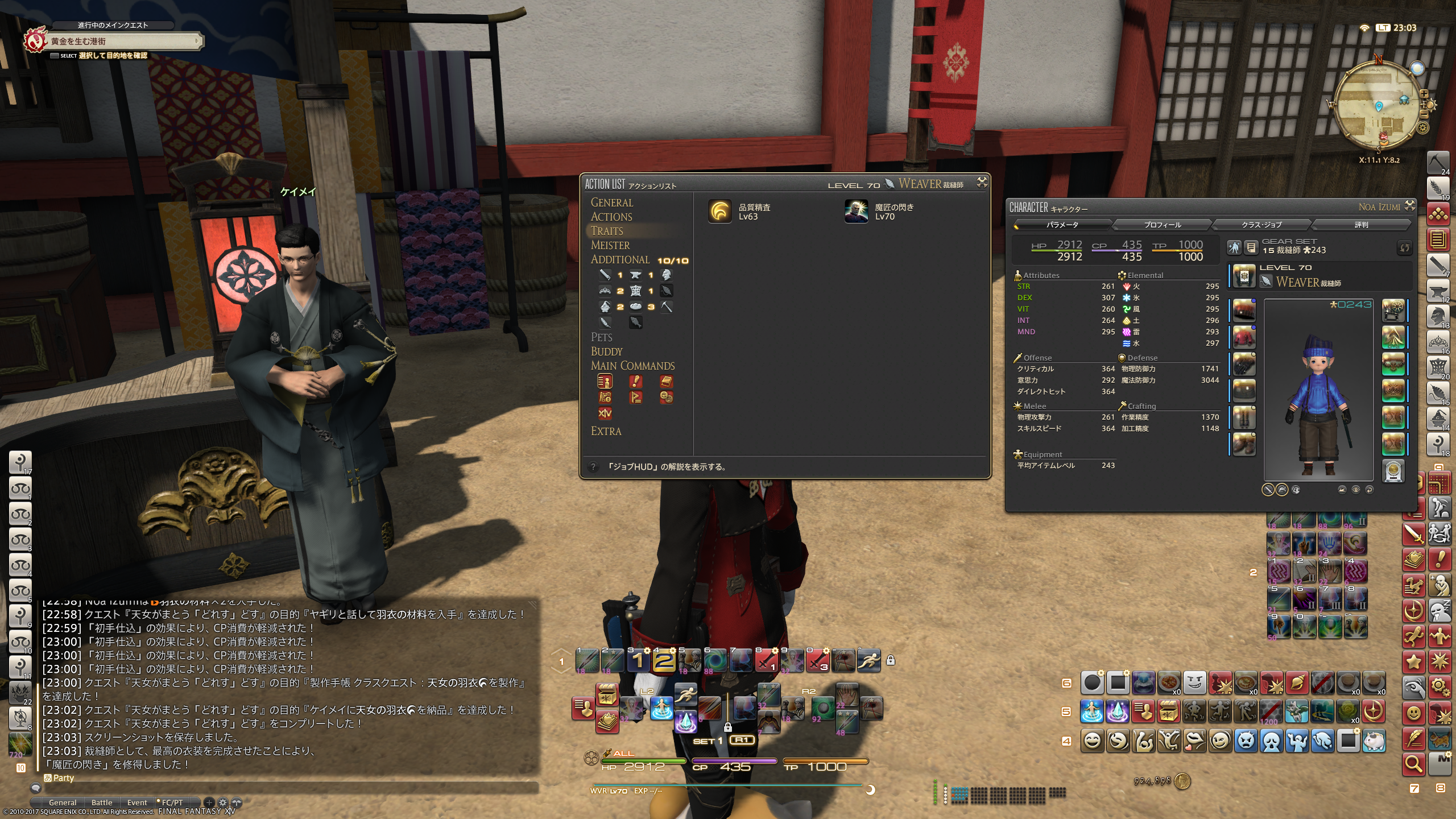Open the Event chat tab

(137, 803)
